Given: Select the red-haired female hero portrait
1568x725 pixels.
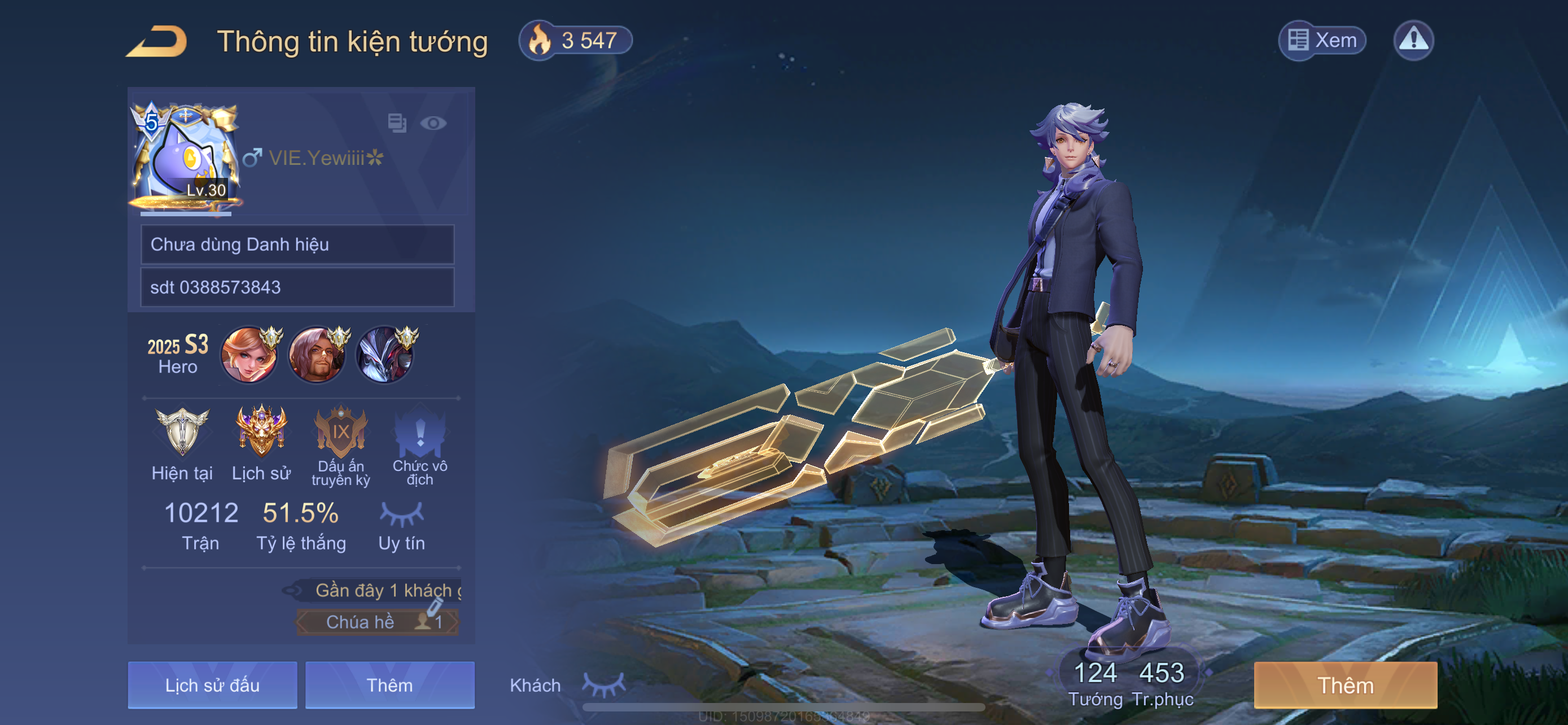Looking at the screenshot, I should pos(249,355).
